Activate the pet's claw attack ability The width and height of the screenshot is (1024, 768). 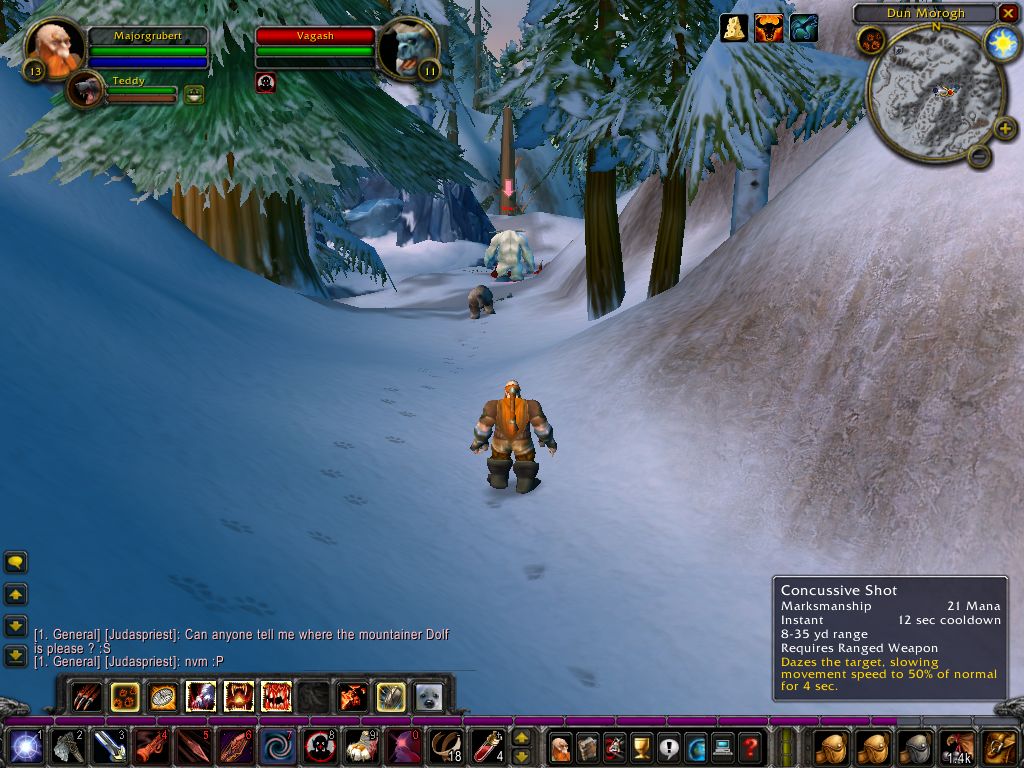[88, 696]
